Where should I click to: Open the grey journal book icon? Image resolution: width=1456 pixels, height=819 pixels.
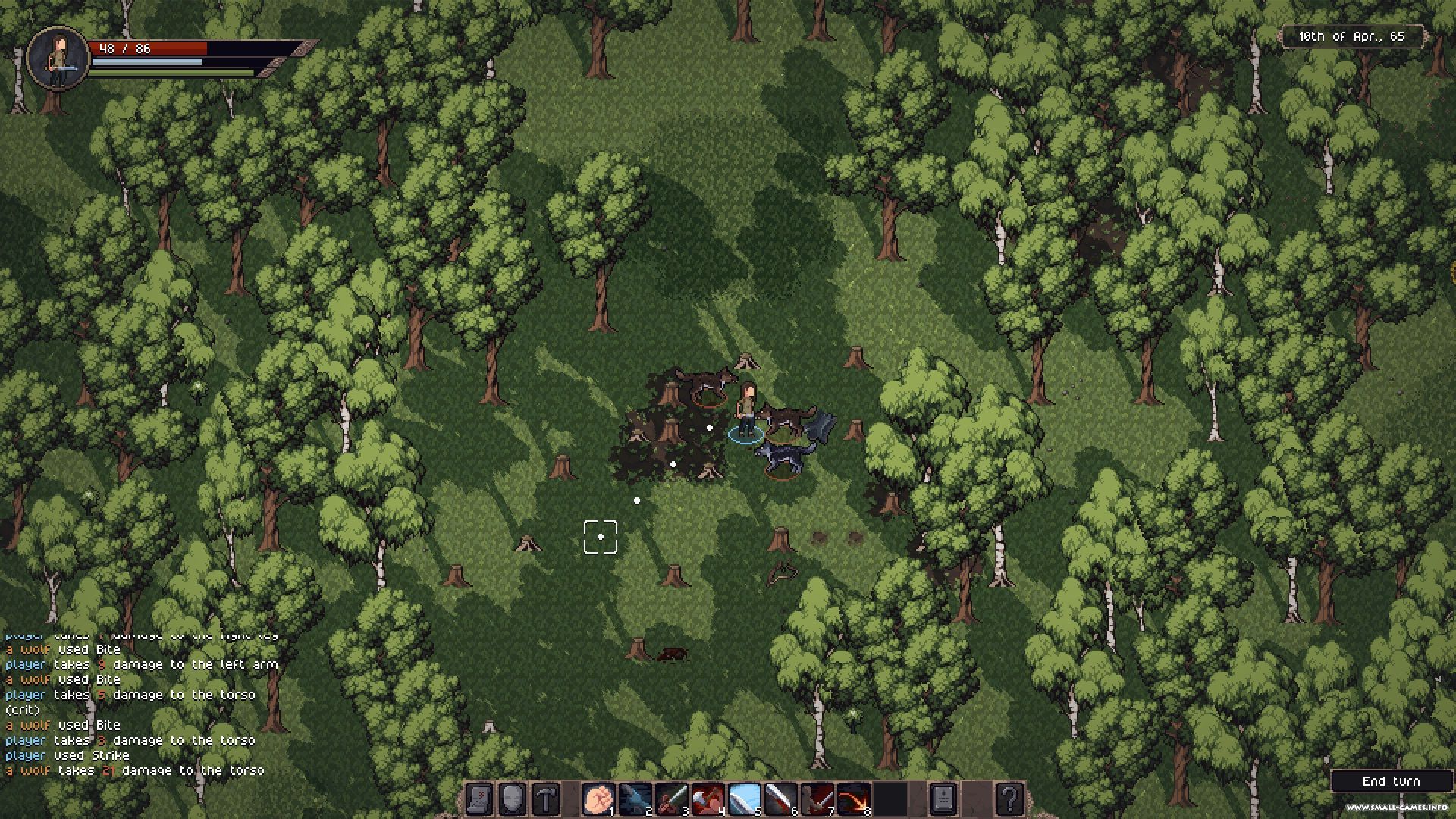pyautogui.click(x=943, y=799)
